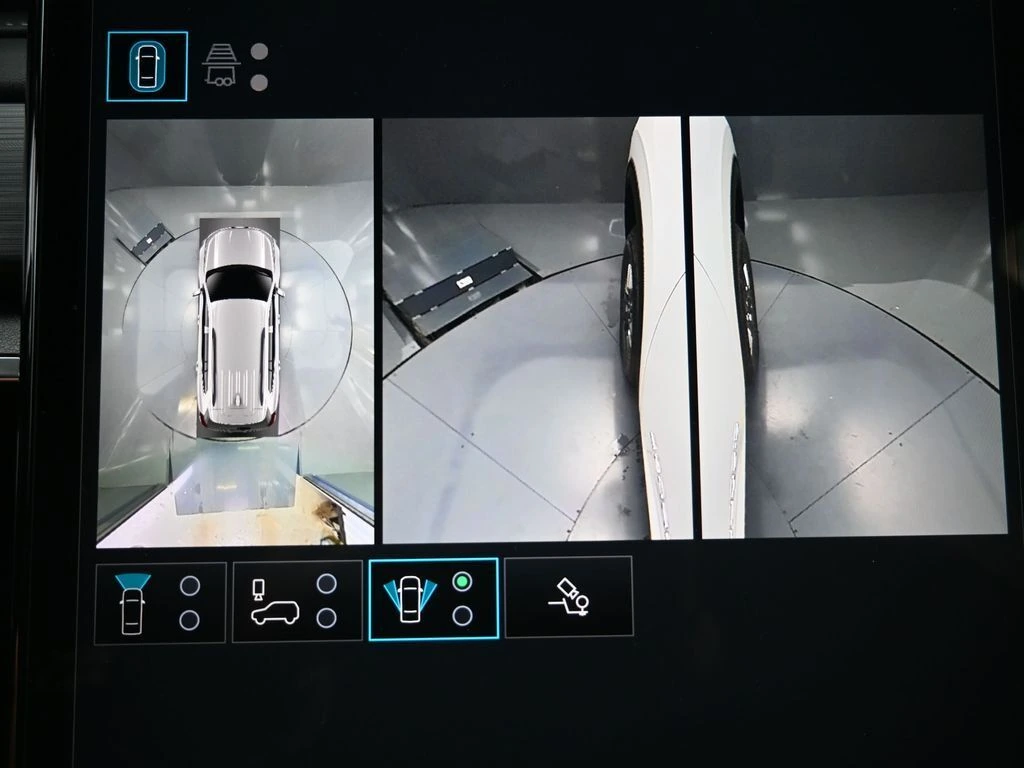The height and width of the screenshot is (768, 1024).
Task: Select the side cameras view button
Action: (x=433, y=599)
